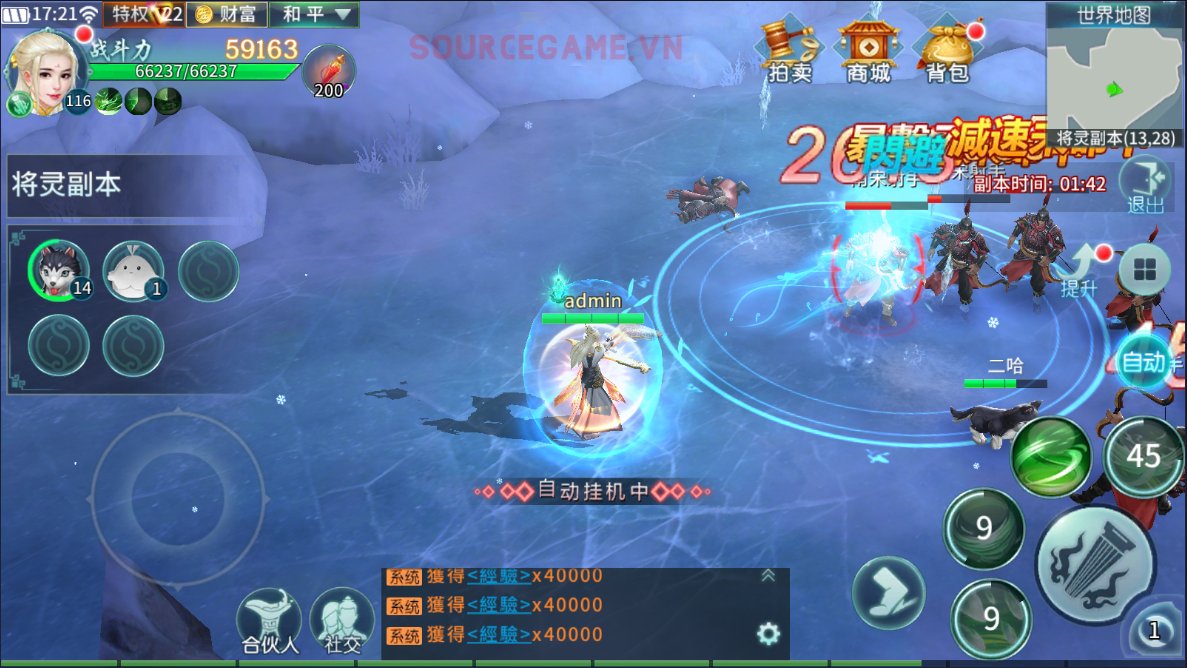Open the 合伙人 partner menu
The width and height of the screenshot is (1187, 668).
tap(270, 621)
